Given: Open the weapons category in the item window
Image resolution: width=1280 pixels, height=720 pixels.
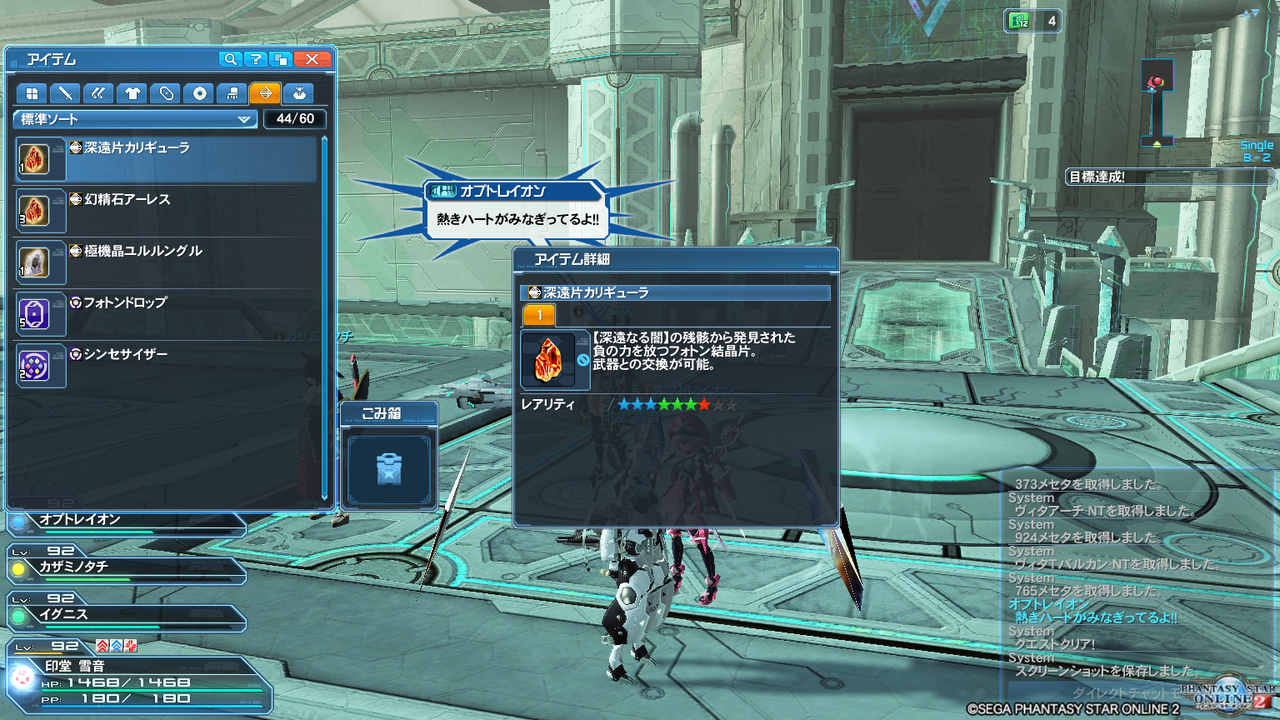Looking at the screenshot, I should pos(67,93).
